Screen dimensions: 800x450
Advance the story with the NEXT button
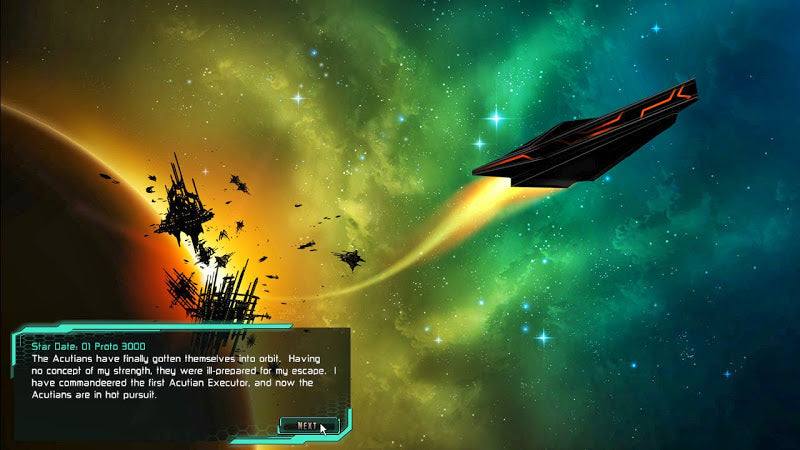click(308, 426)
